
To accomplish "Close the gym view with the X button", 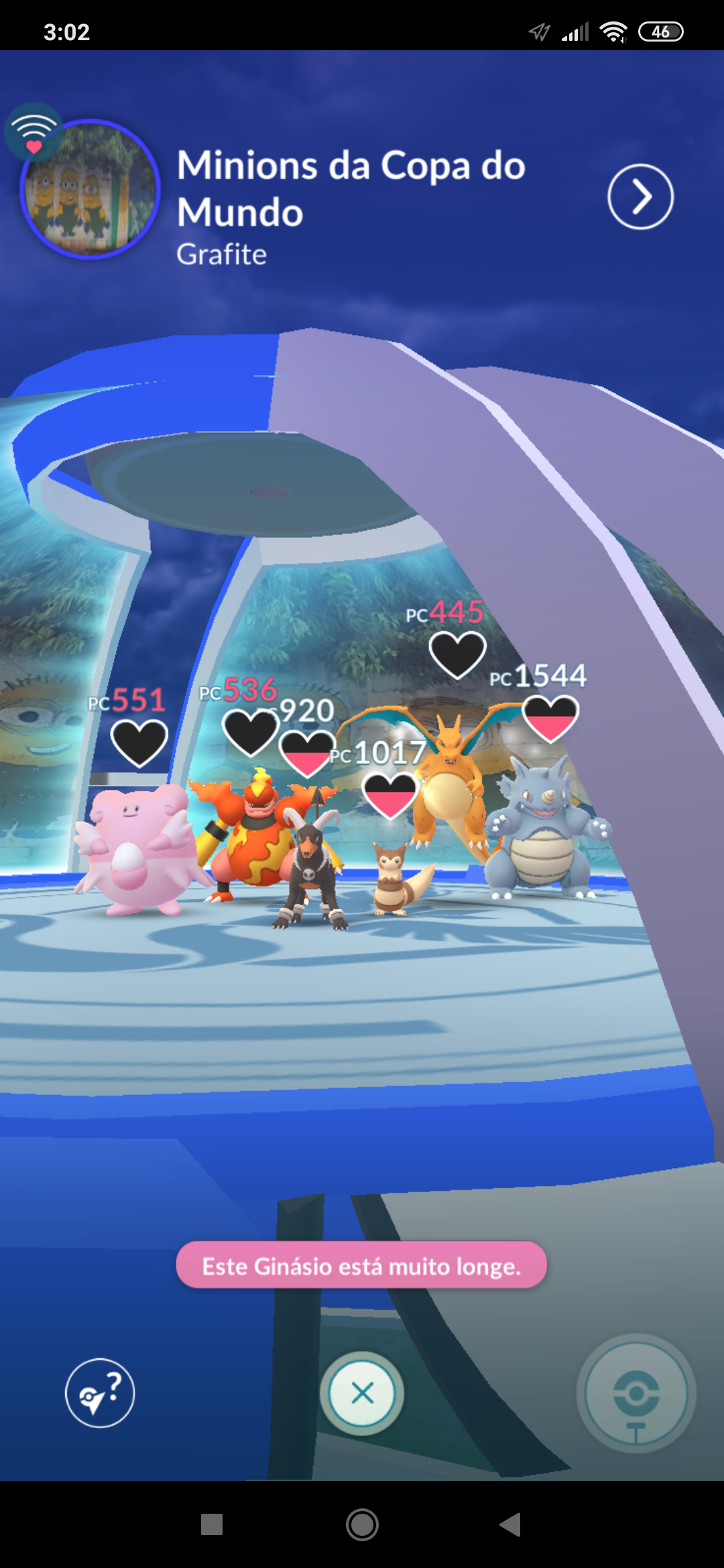I will [362, 1393].
